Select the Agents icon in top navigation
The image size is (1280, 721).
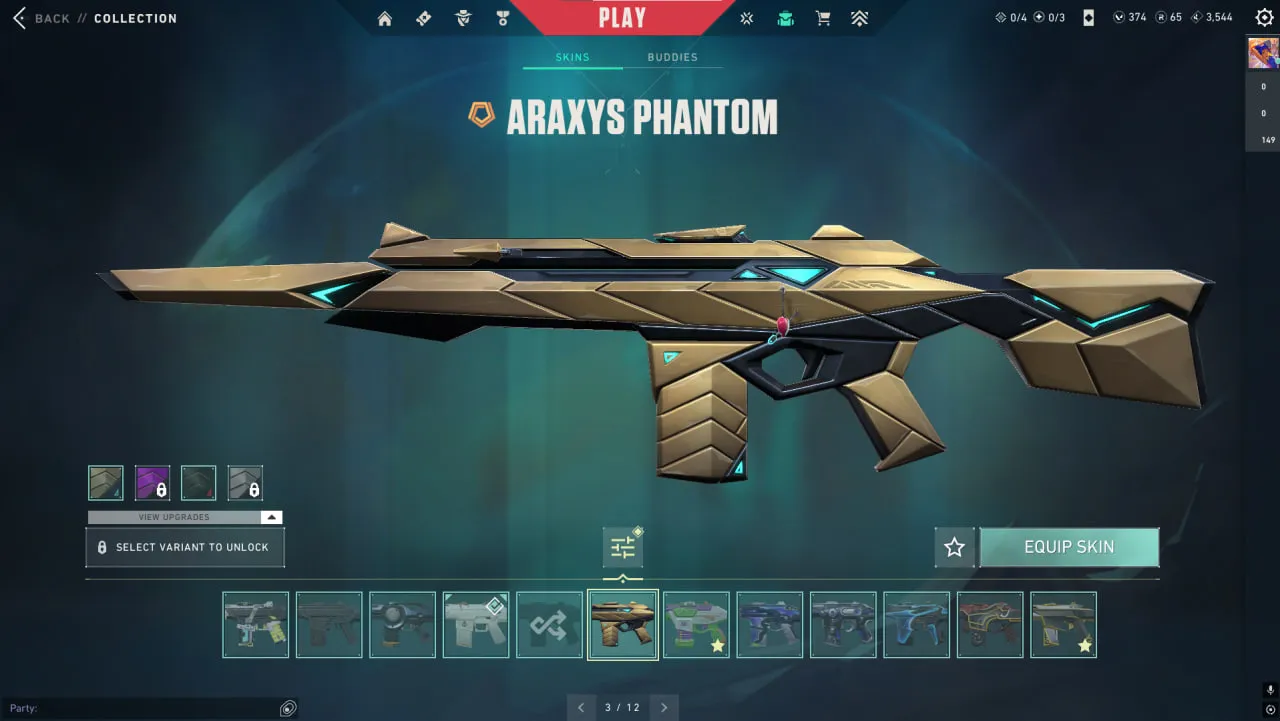[x=463, y=17]
